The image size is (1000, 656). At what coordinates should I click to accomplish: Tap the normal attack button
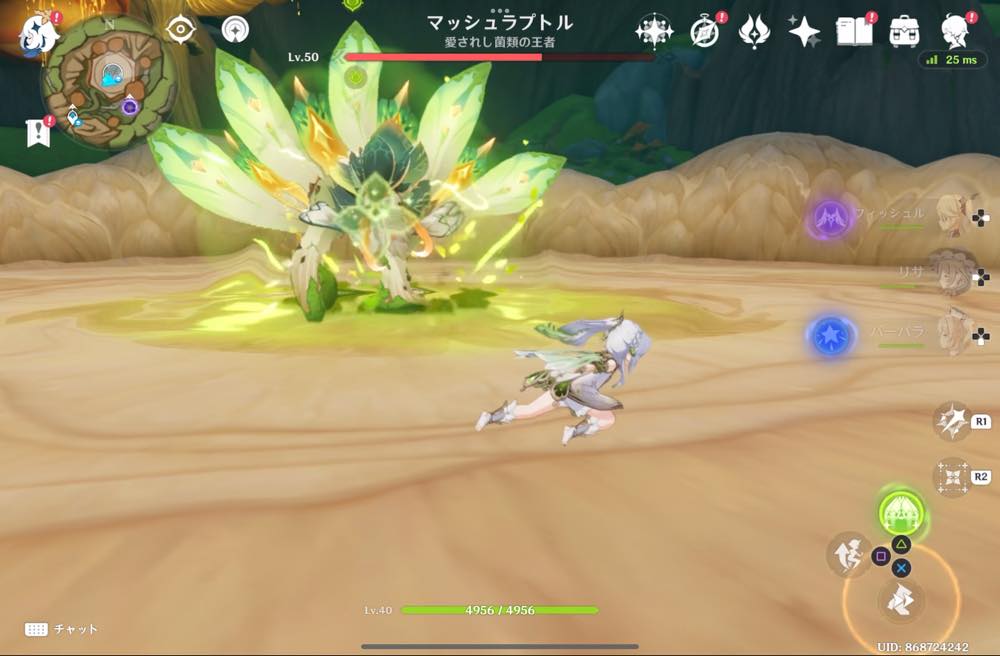(901, 601)
